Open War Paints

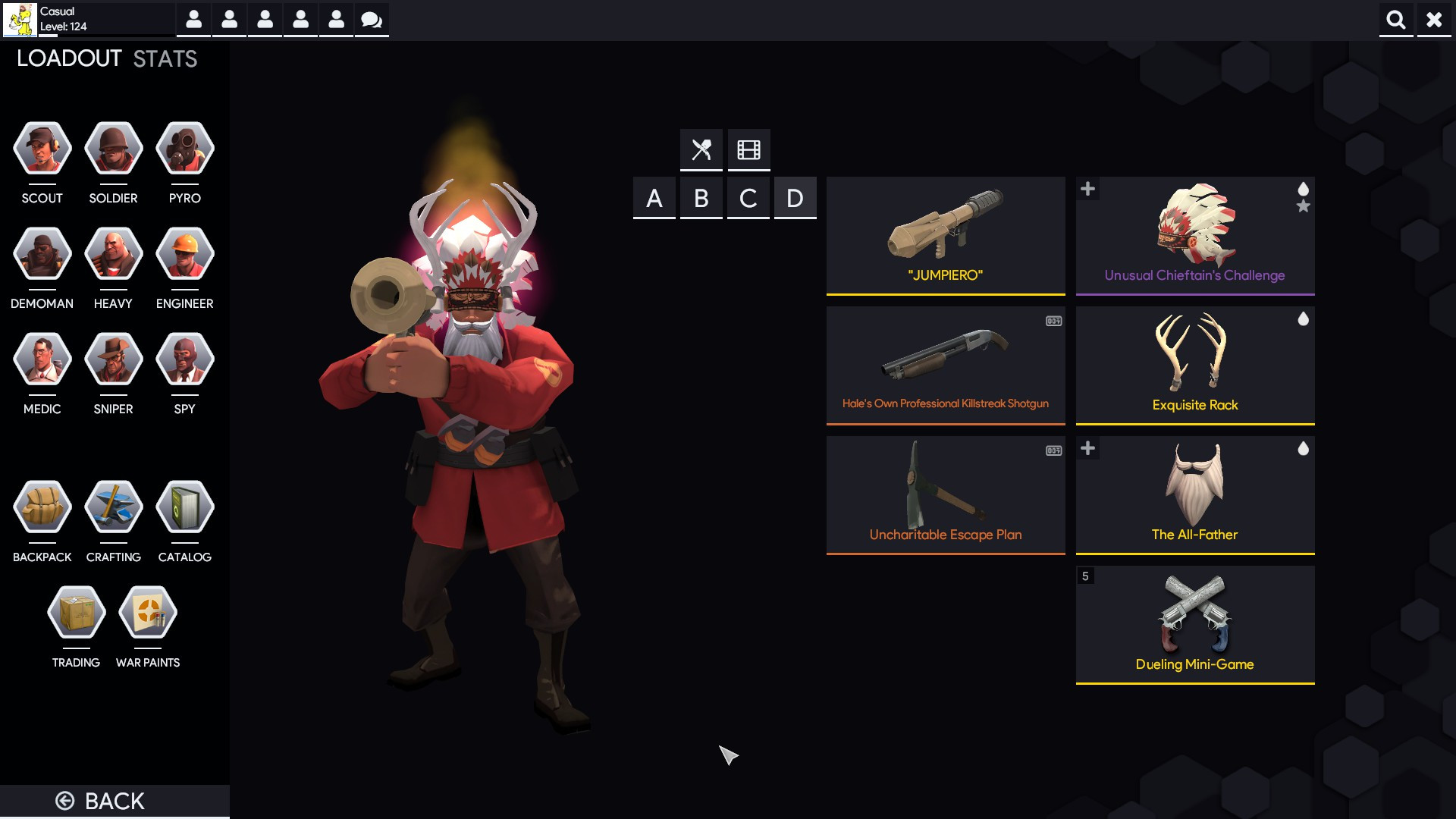(148, 614)
